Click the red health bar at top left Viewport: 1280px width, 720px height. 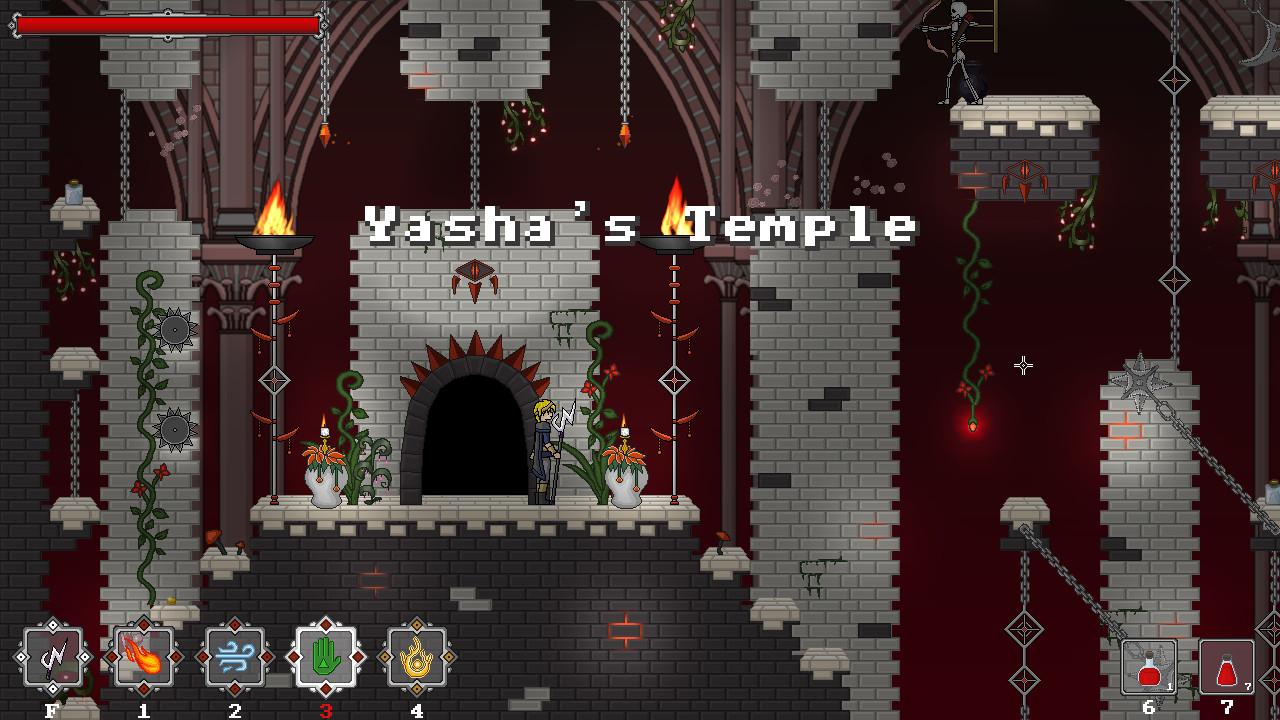[170, 26]
